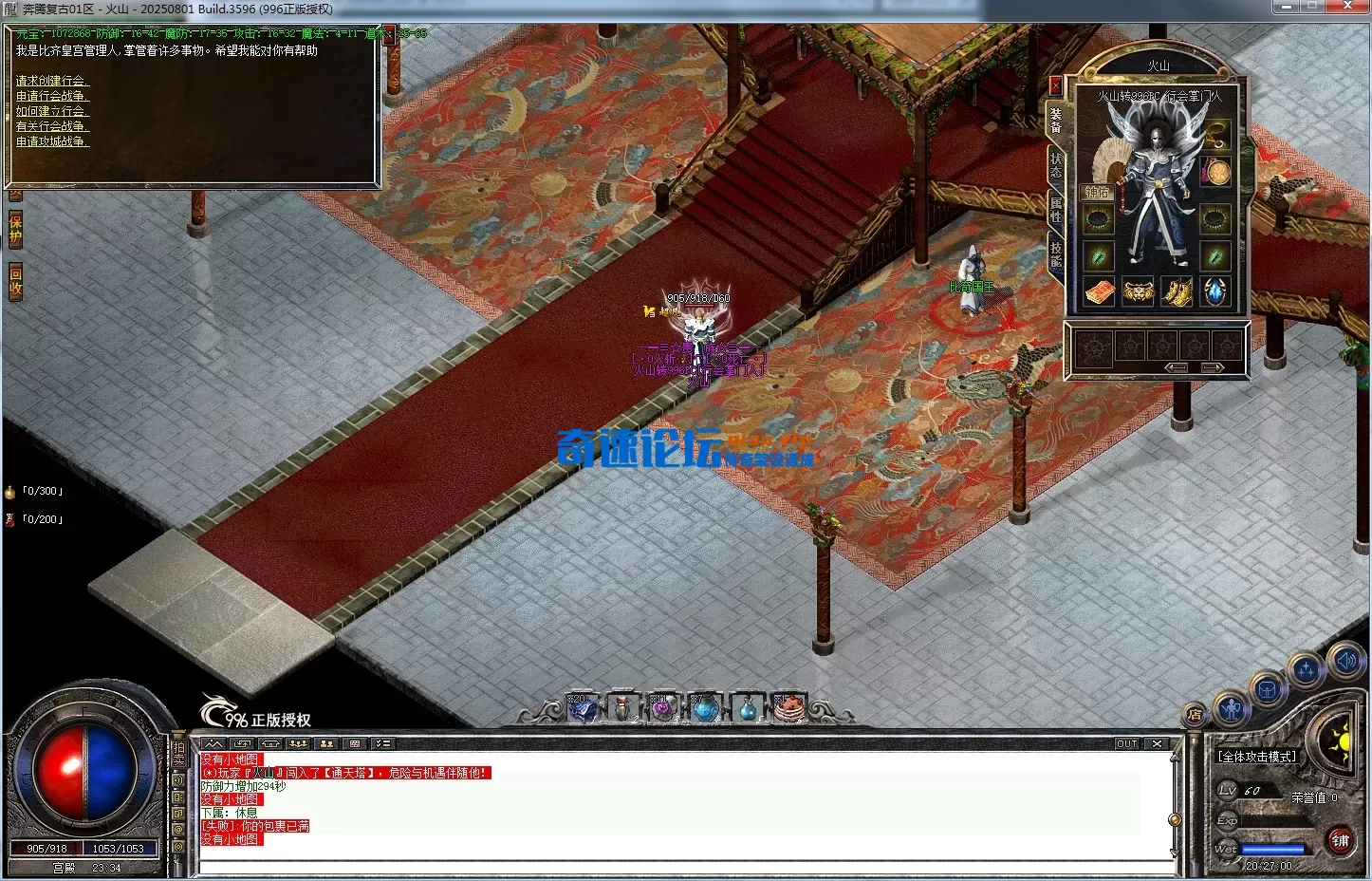The width and height of the screenshot is (1372, 881).
Task: Open the inventory bag icon near the minimap
Action: 1267,688
